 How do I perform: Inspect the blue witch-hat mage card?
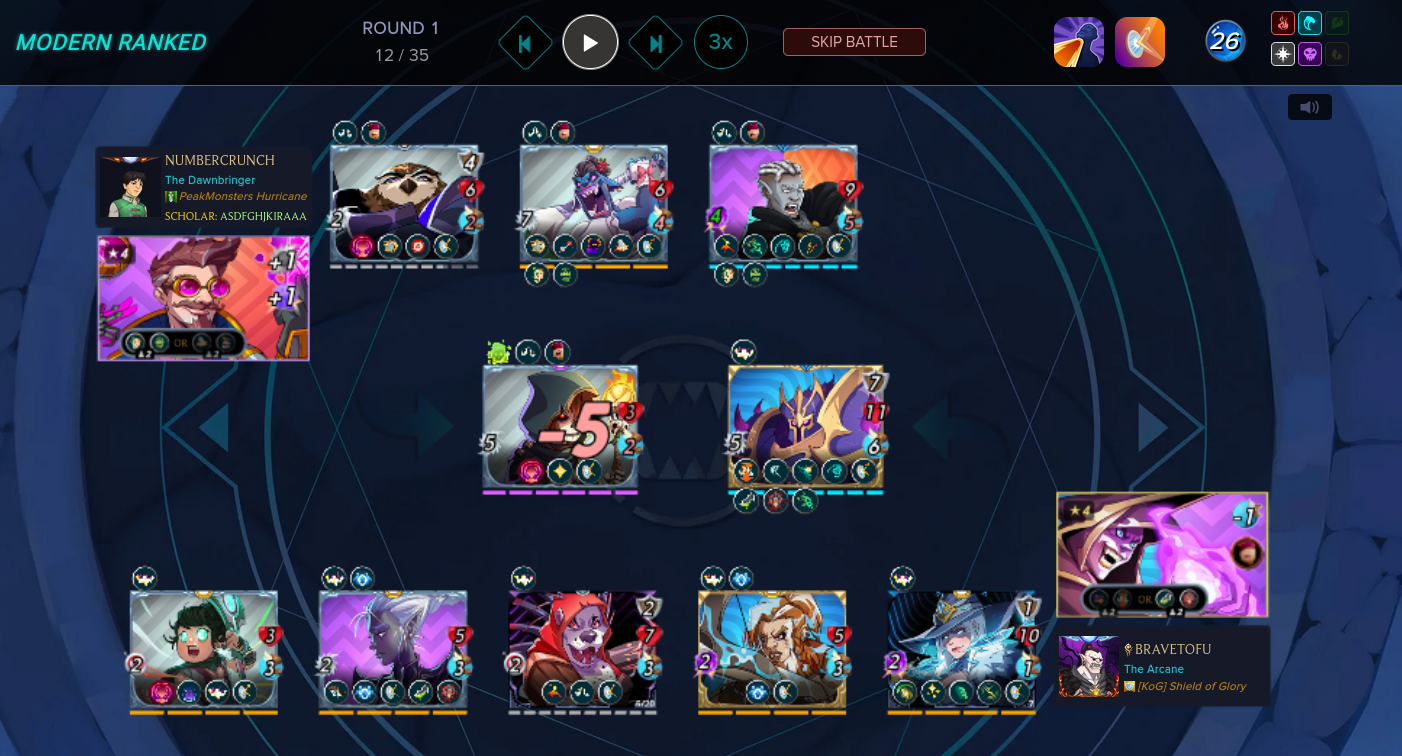click(961, 650)
